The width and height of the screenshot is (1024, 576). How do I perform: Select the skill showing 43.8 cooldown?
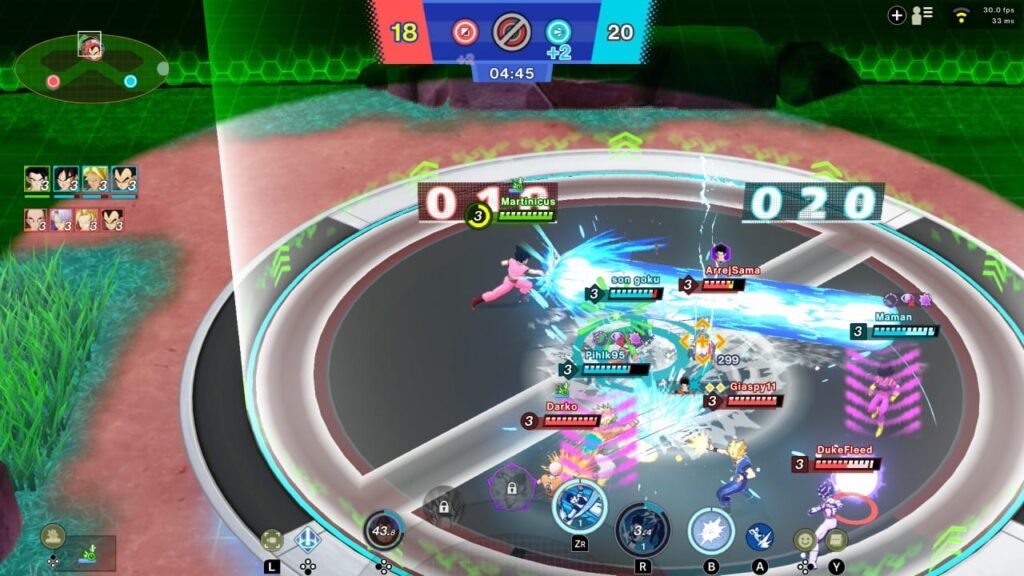[x=383, y=530]
